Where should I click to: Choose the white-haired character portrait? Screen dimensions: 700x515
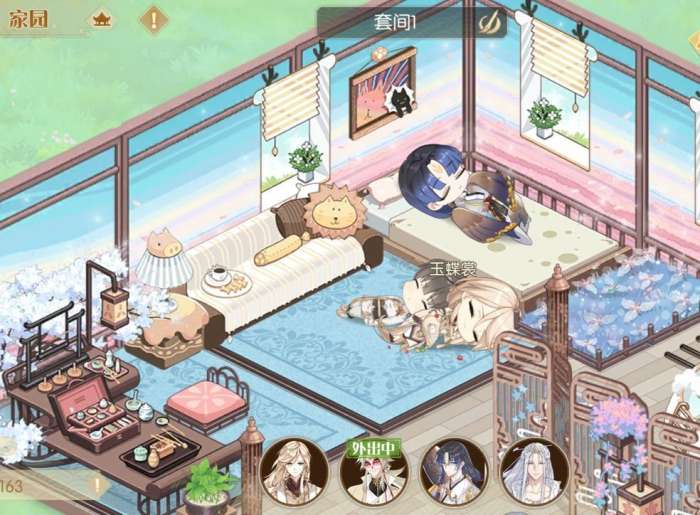tap(533, 471)
